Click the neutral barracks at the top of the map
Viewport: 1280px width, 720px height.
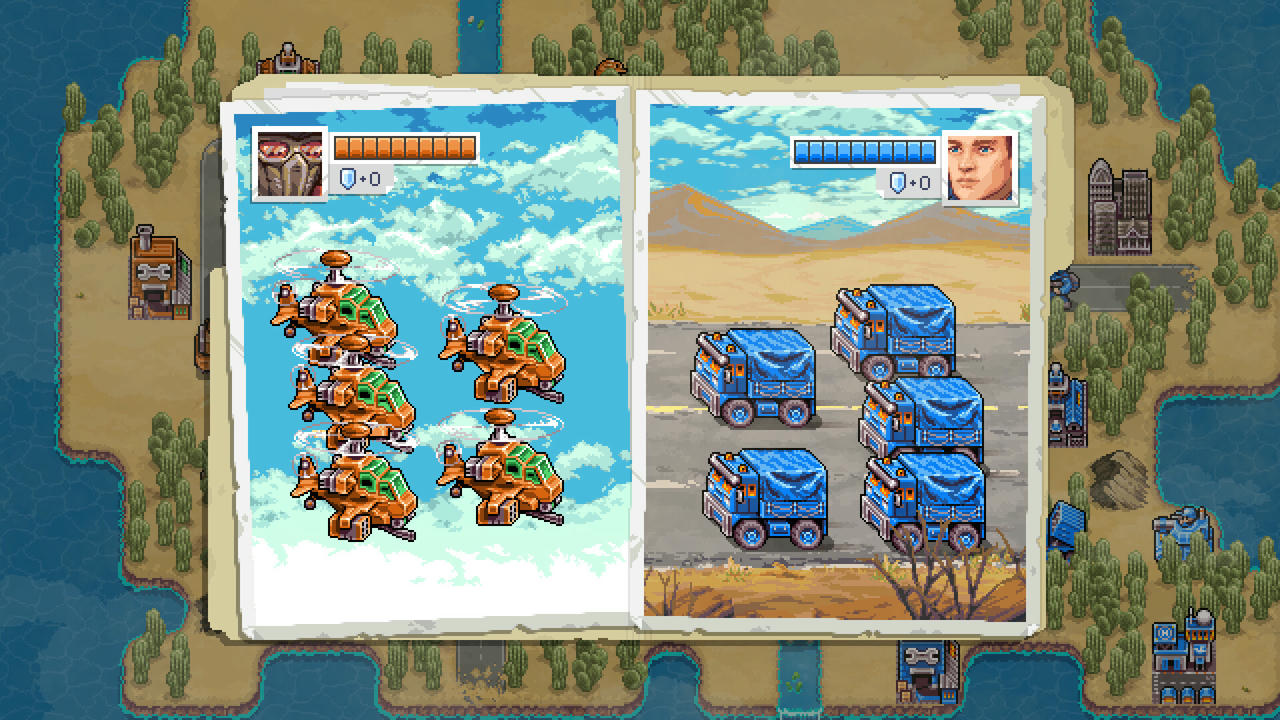click(287, 58)
